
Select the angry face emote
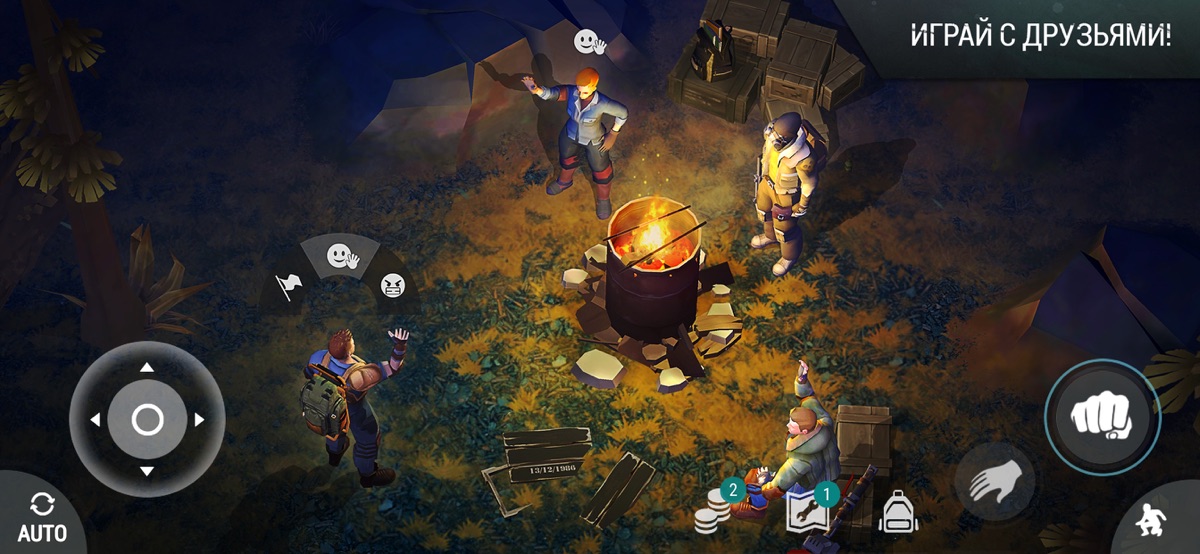391,287
